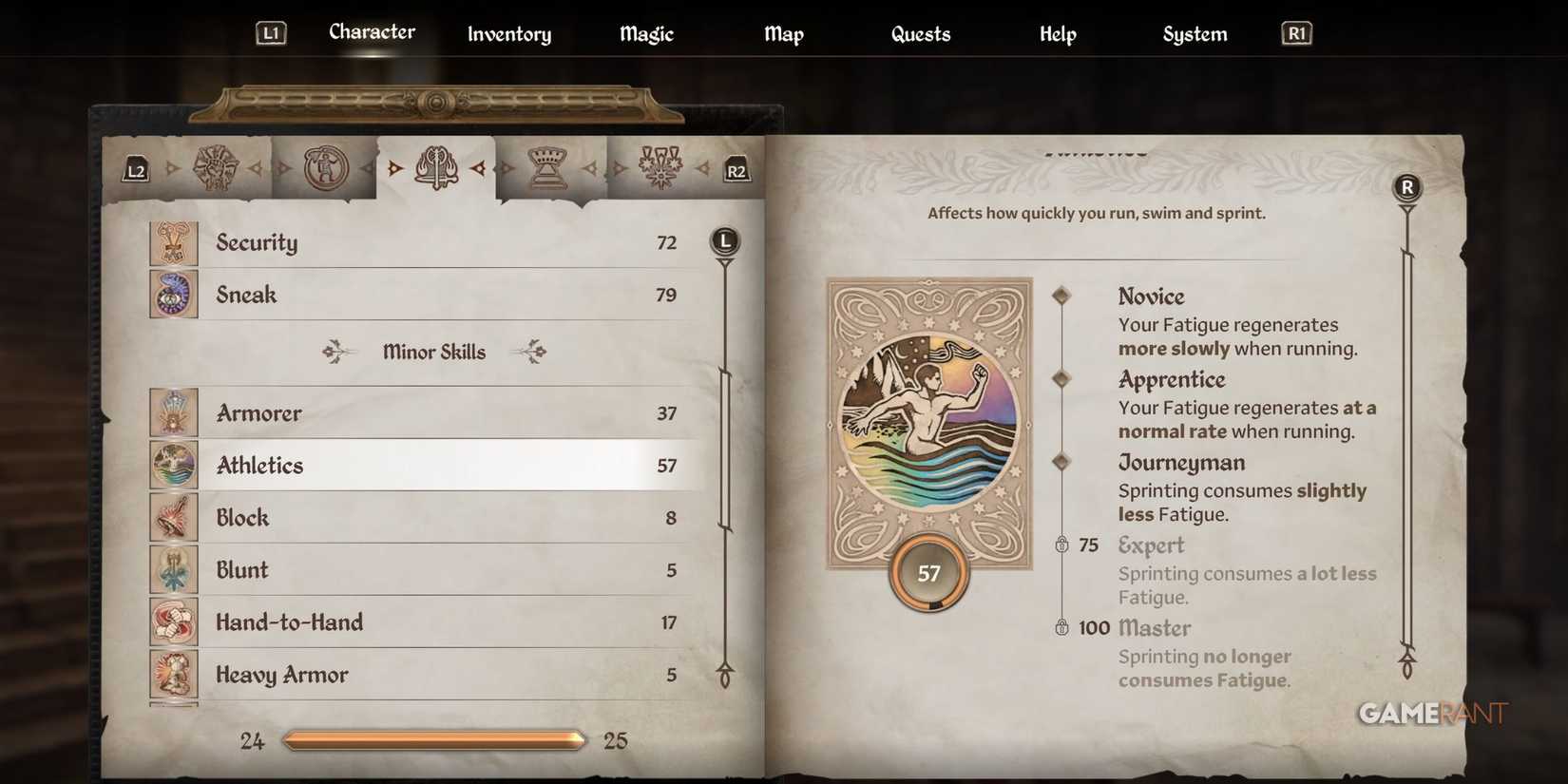
Task: Click the Heavy Armor skill icon
Action: [174, 674]
